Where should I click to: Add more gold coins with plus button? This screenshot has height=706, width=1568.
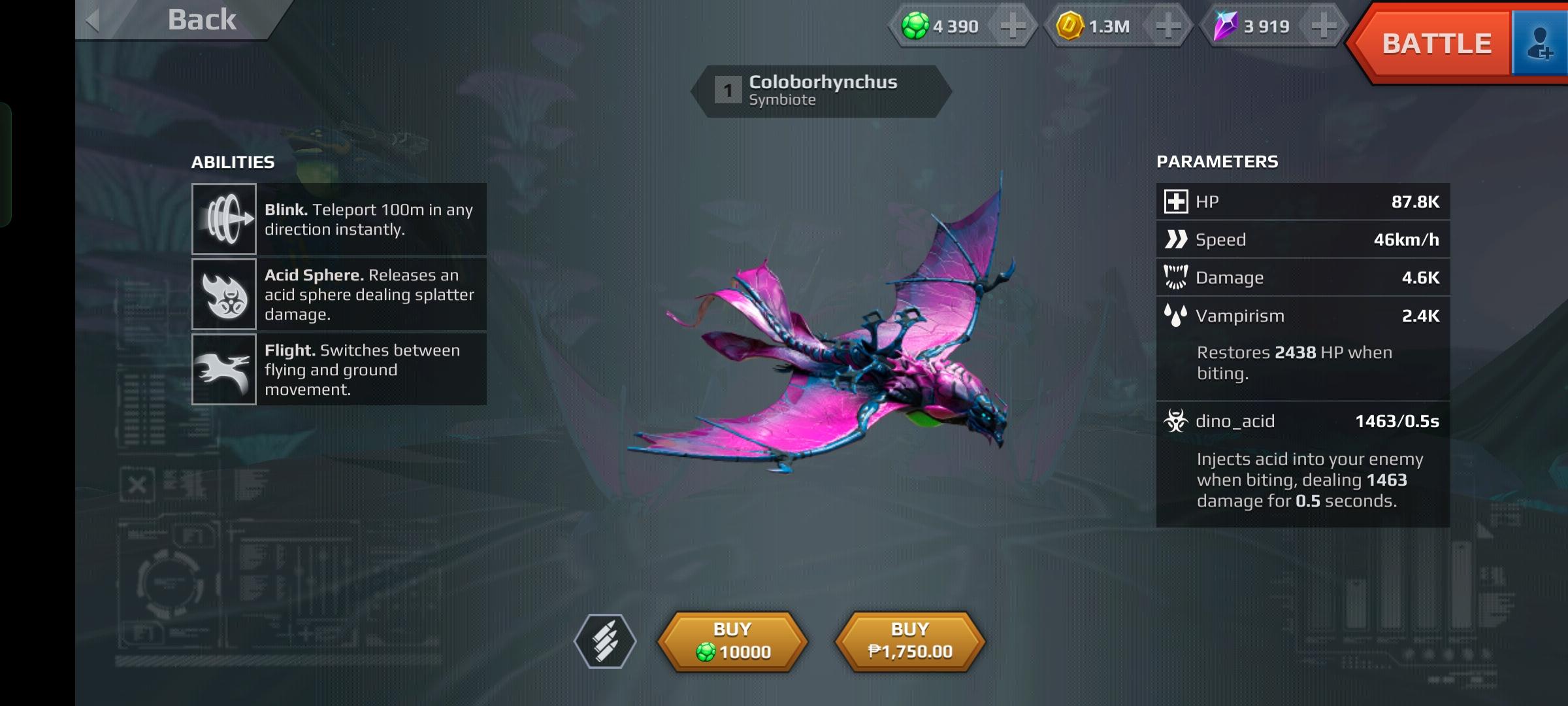(x=1168, y=26)
